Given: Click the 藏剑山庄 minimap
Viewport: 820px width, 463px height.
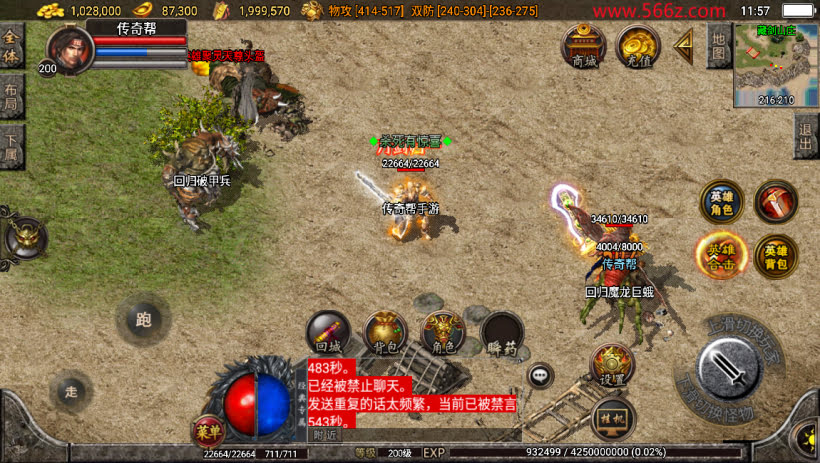Looking at the screenshot, I should (776, 64).
